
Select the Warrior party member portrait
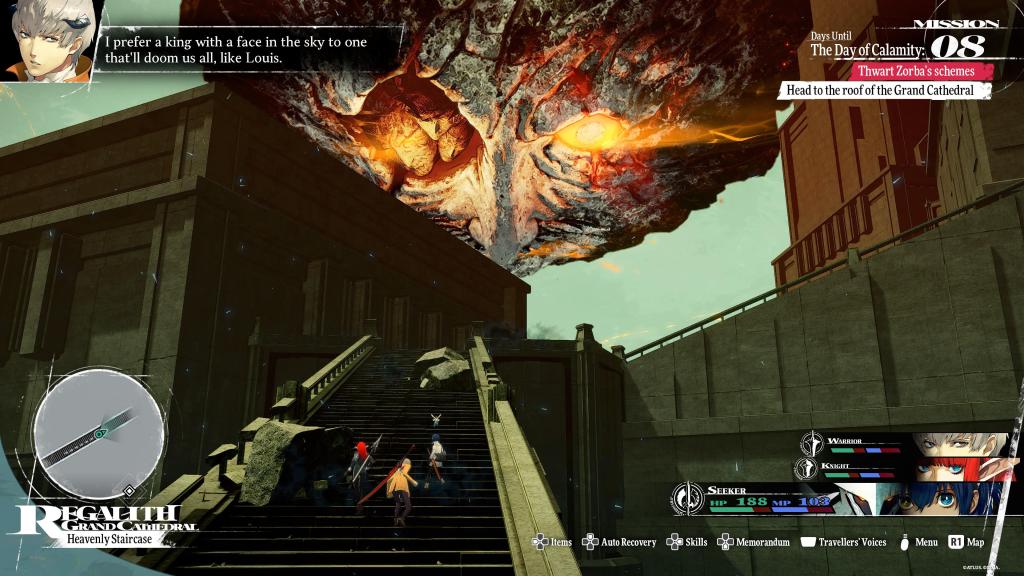959,443
